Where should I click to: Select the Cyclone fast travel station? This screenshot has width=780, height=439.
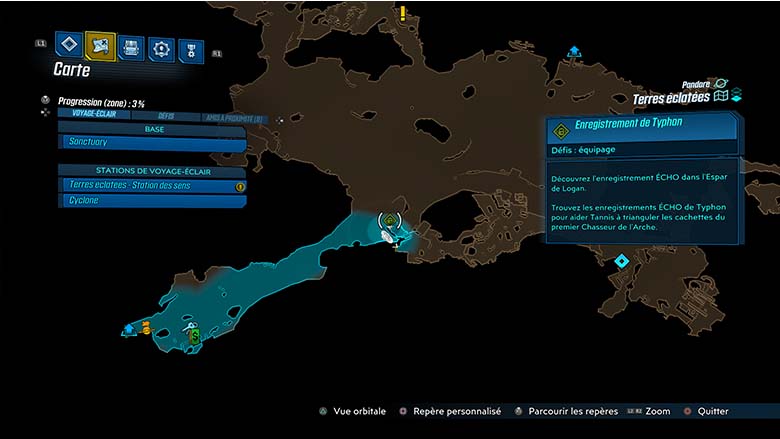point(151,201)
